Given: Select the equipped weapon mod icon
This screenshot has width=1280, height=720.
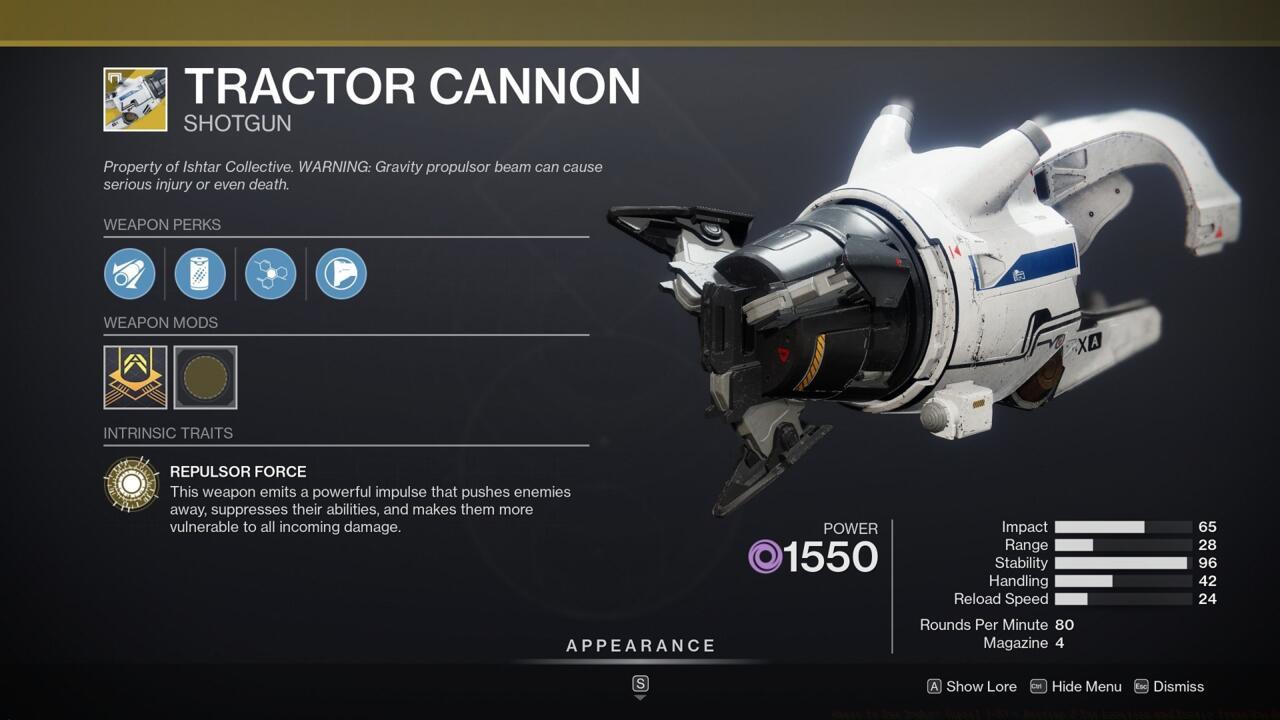Looking at the screenshot, I should click(x=135, y=377).
